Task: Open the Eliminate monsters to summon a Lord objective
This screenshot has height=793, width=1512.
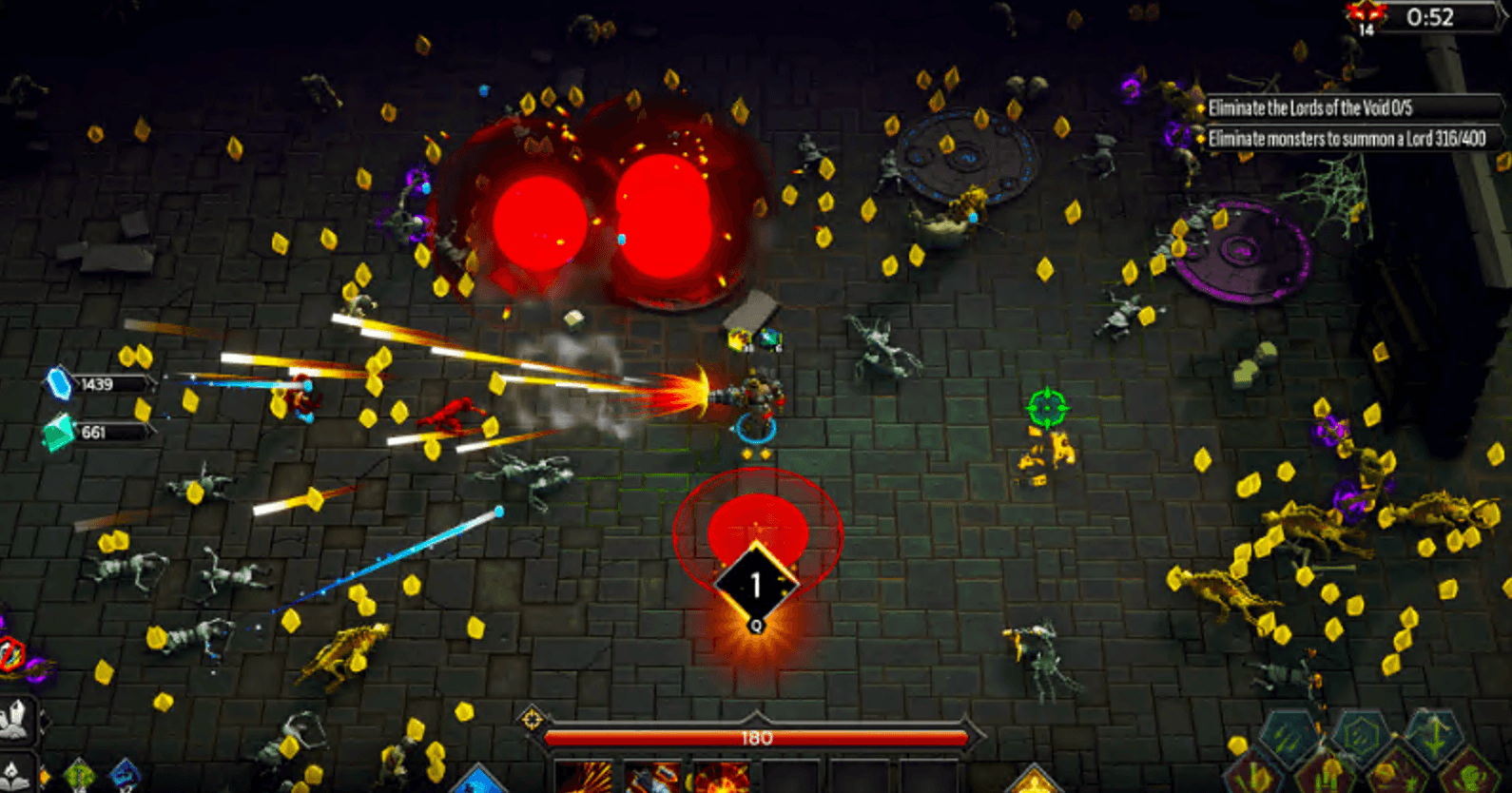Action: click(x=1347, y=139)
